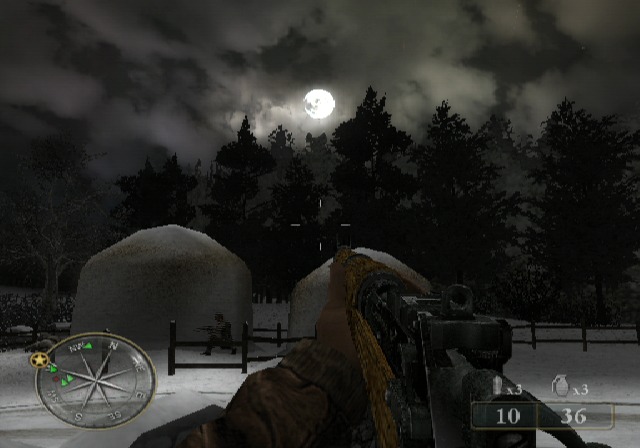The image size is (640, 448).
Task: Click the ammo clip icon
Action: point(497,388)
